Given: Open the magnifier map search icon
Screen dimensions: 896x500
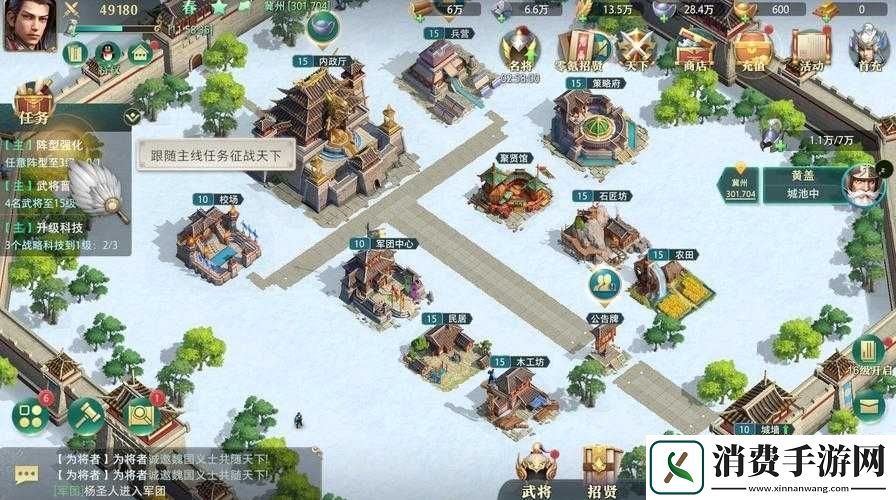Looking at the screenshot, I should point(142,414).
